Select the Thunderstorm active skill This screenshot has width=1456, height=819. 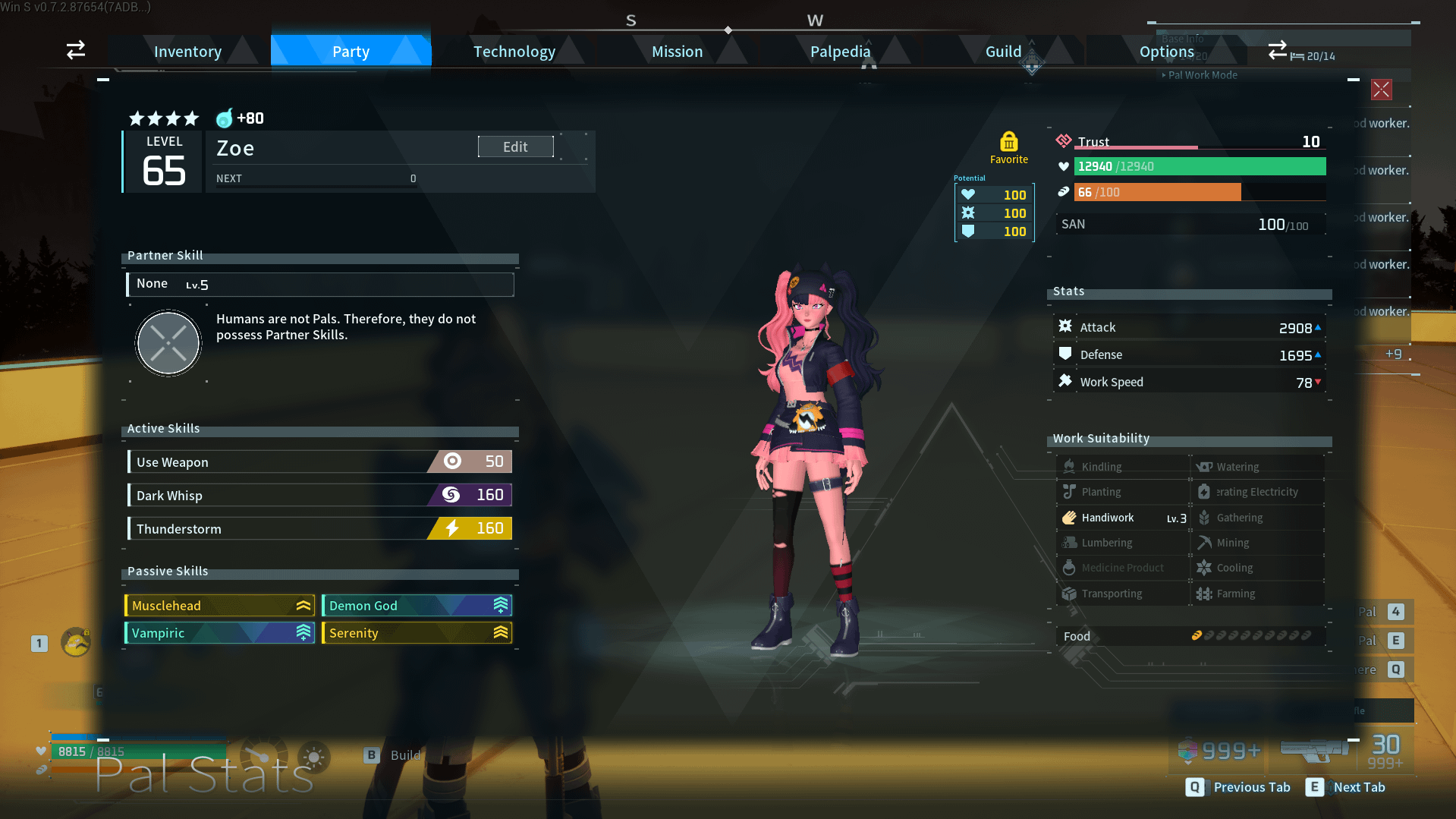[x=319, y=528]
